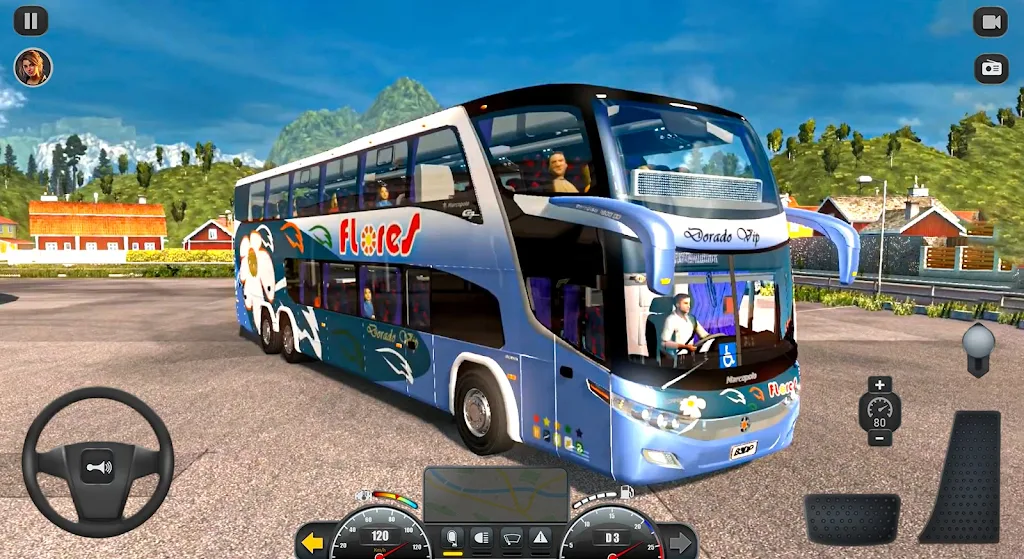Honk the horn on the steering wheel
Viewport: 1024px width, 559px height.
[x=98, y=466]
